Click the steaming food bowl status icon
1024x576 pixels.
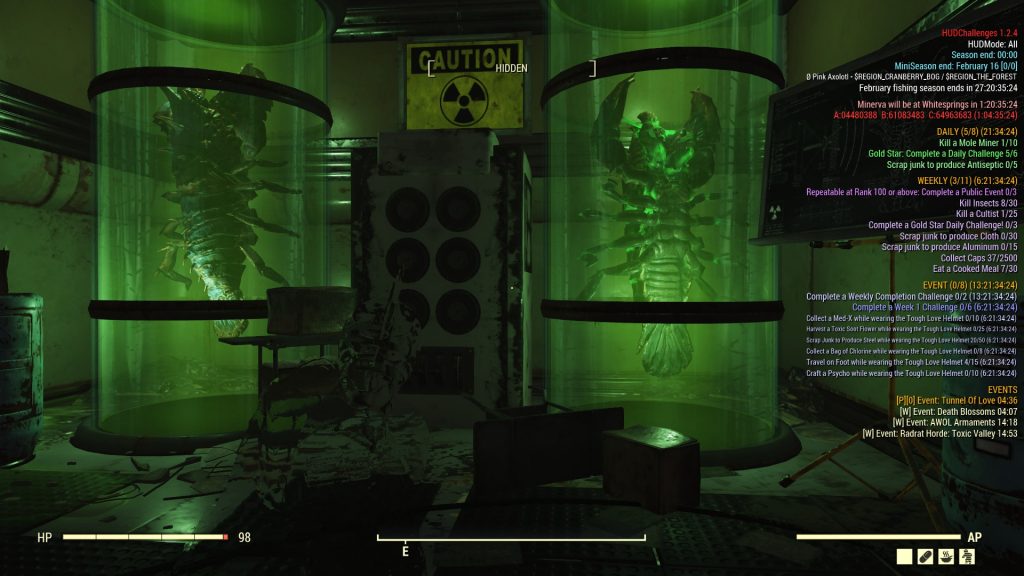pyautogui.click(x=947, y=557)
